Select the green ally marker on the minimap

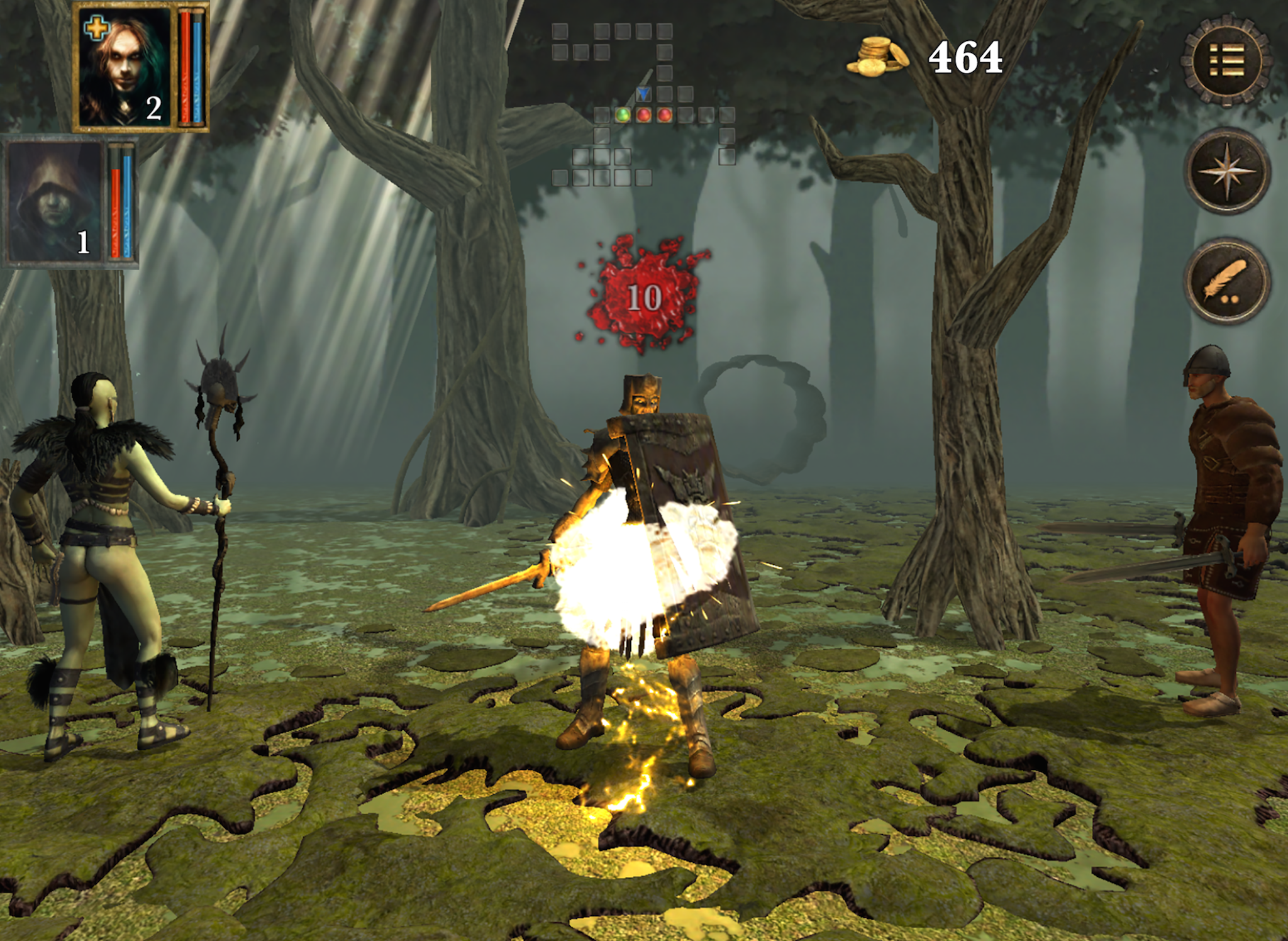click(x=623, y=116)
